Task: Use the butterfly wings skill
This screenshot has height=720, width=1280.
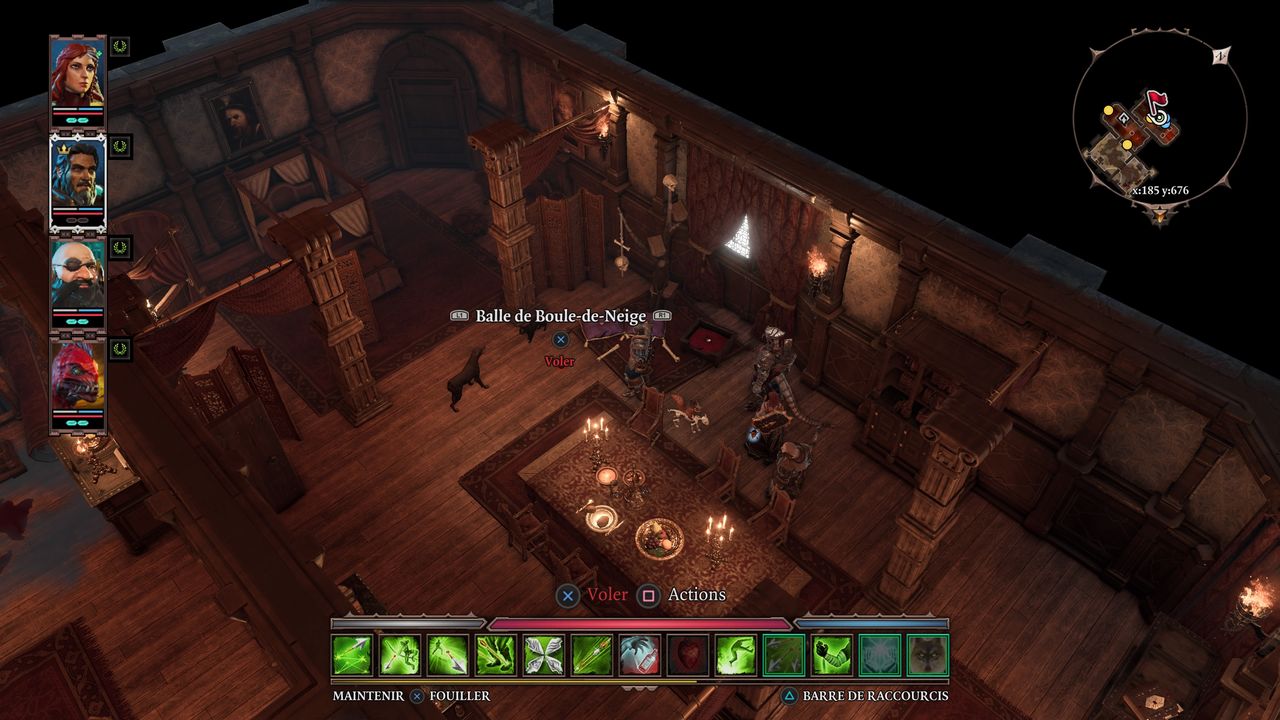Action: pyautogui.click(x=544, y=655)
